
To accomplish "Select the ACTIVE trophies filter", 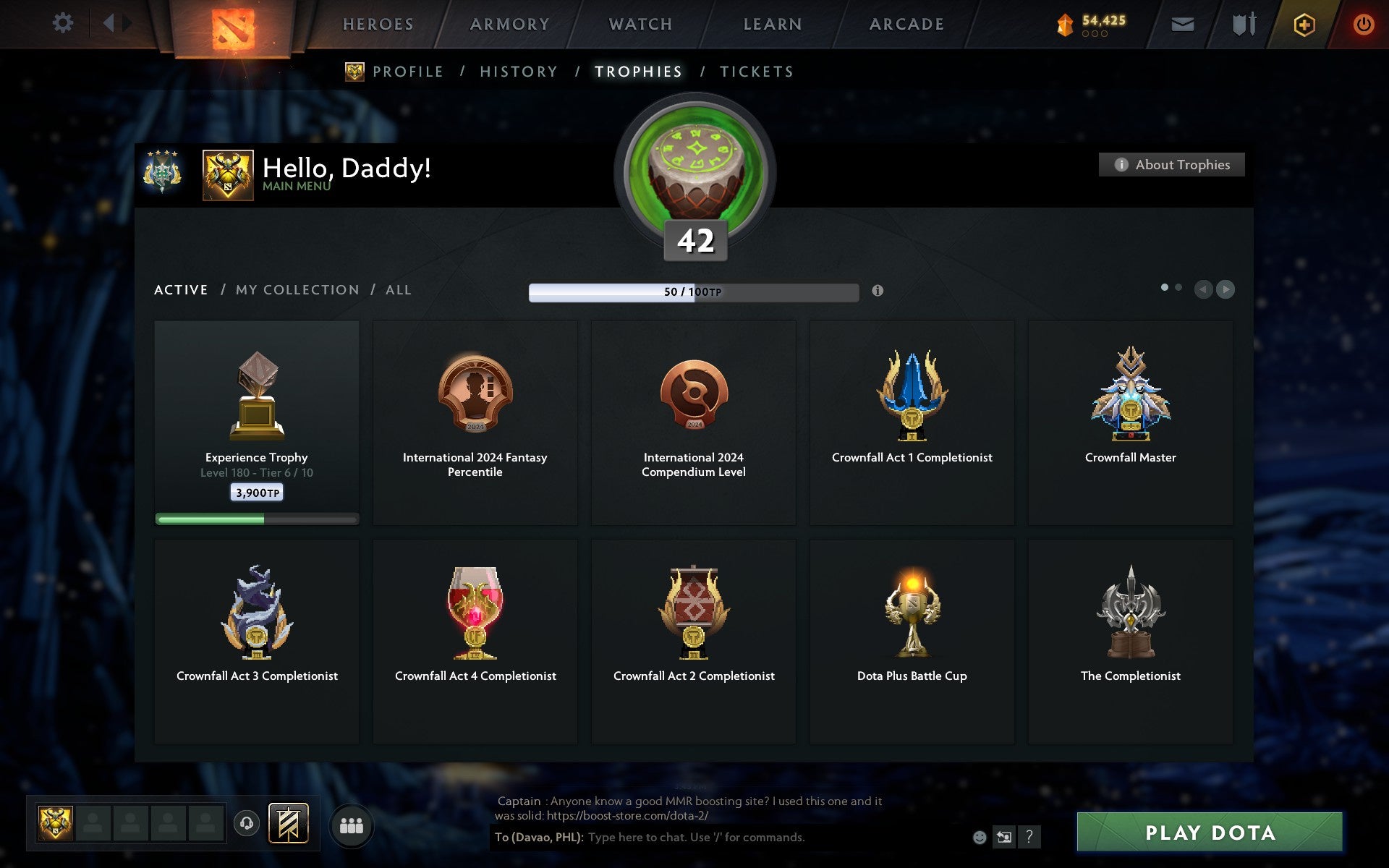I will pos(180,289).
